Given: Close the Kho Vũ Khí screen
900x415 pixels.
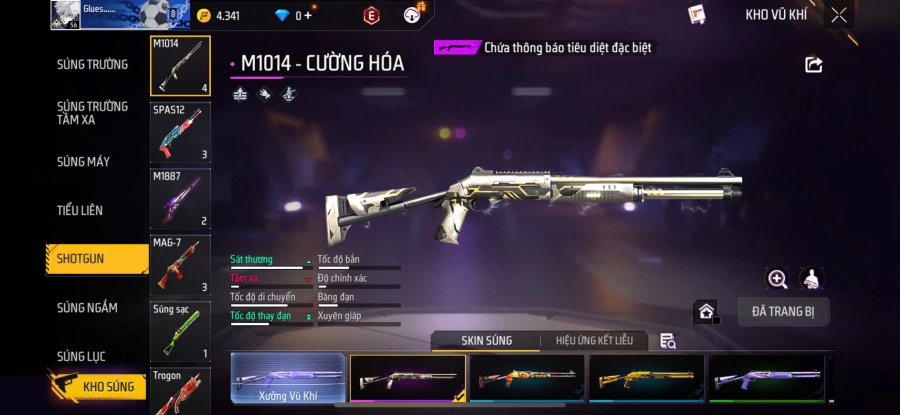Looking at the screenshot, I should click(839, 15).
